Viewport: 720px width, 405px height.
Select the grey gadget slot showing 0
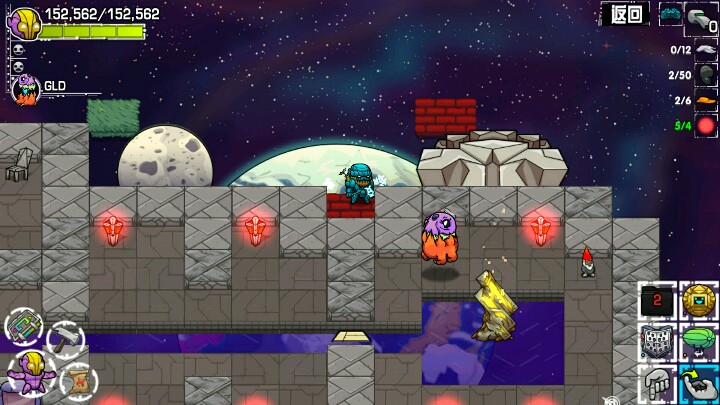point(703,18)
